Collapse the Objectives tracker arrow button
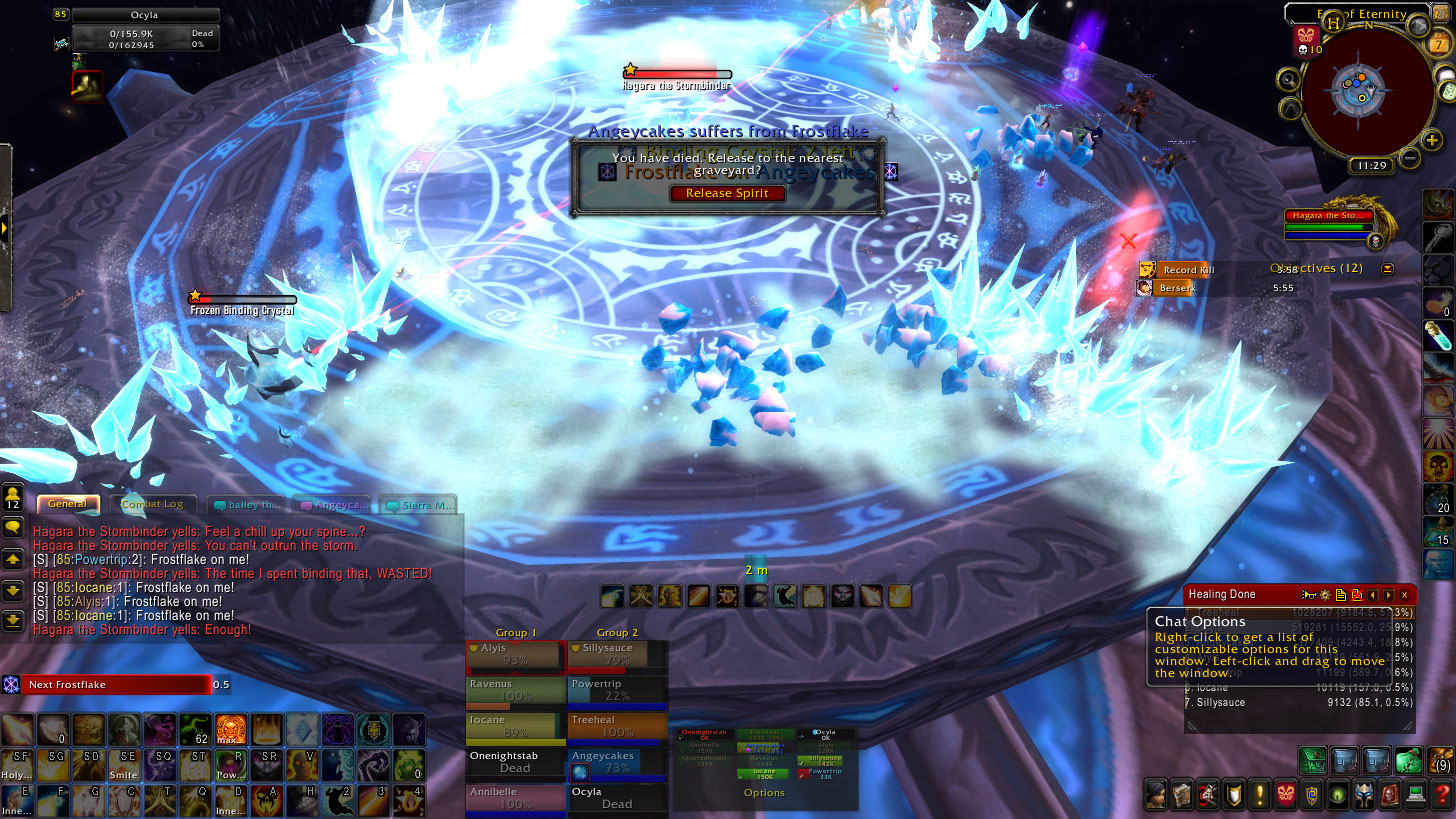The height and width of the screenshot is (819, 1456). point(1387,269)
